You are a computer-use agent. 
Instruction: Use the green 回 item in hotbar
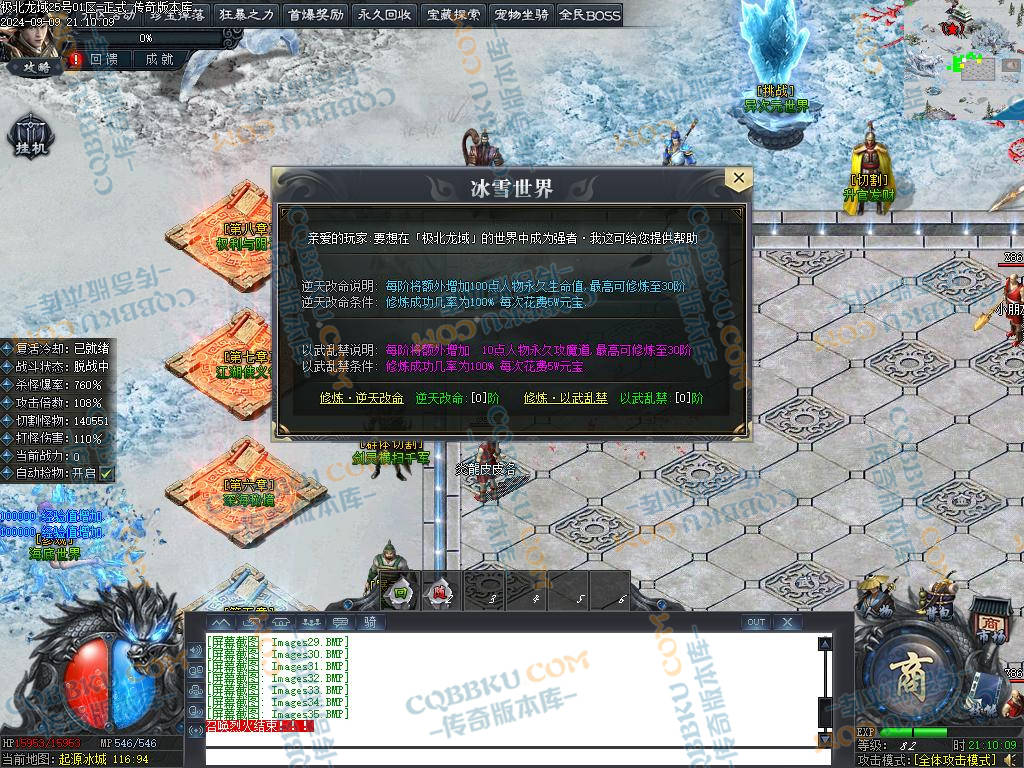coord(400,592)
